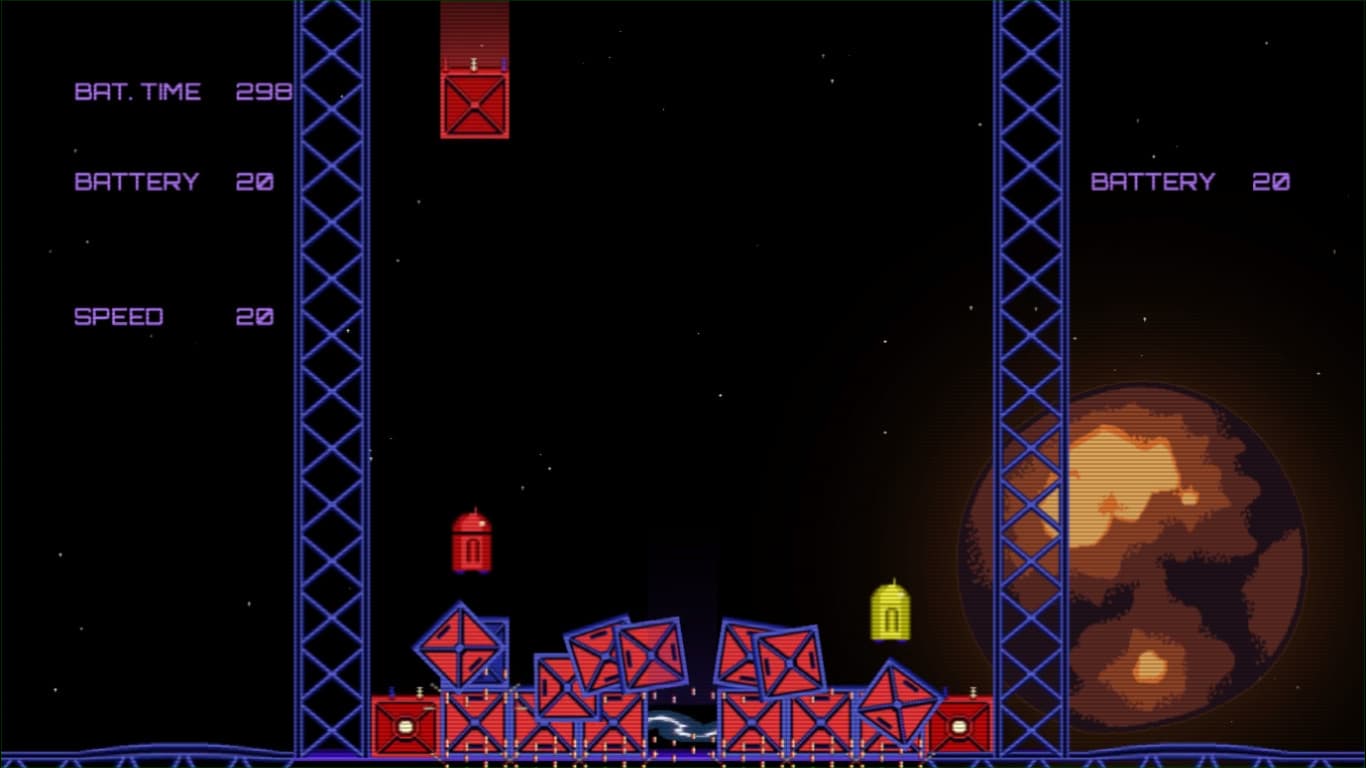Click the BAT. TIME 298 counter
The height and width of the screenshot is (768, 1366).
183,91
